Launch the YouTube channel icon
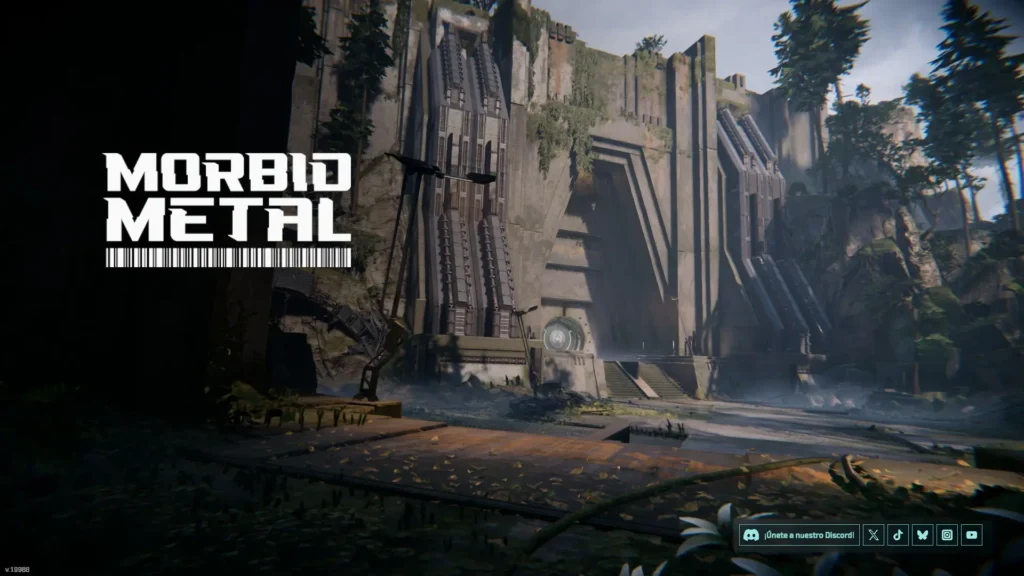1024x576 pixels. point(971,535)
